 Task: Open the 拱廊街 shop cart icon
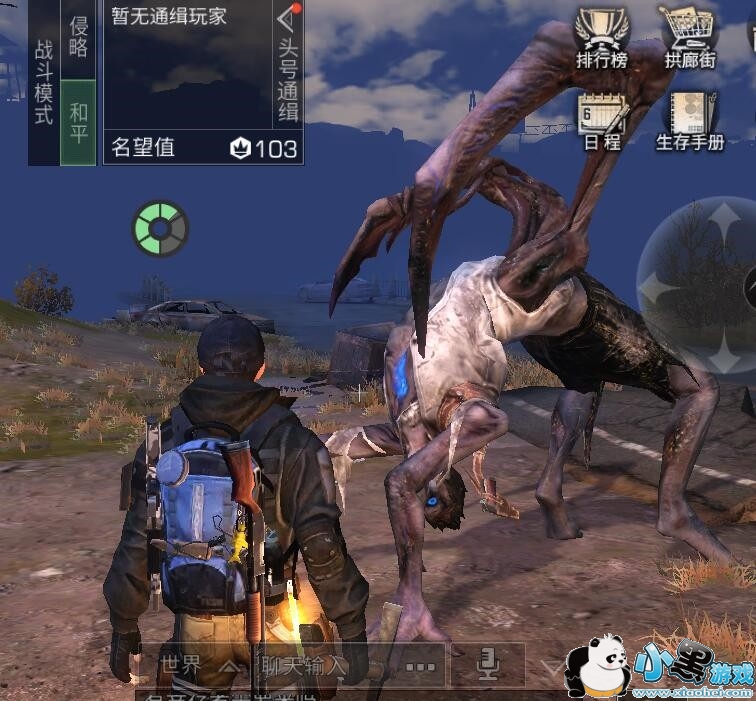click(690, 37)
